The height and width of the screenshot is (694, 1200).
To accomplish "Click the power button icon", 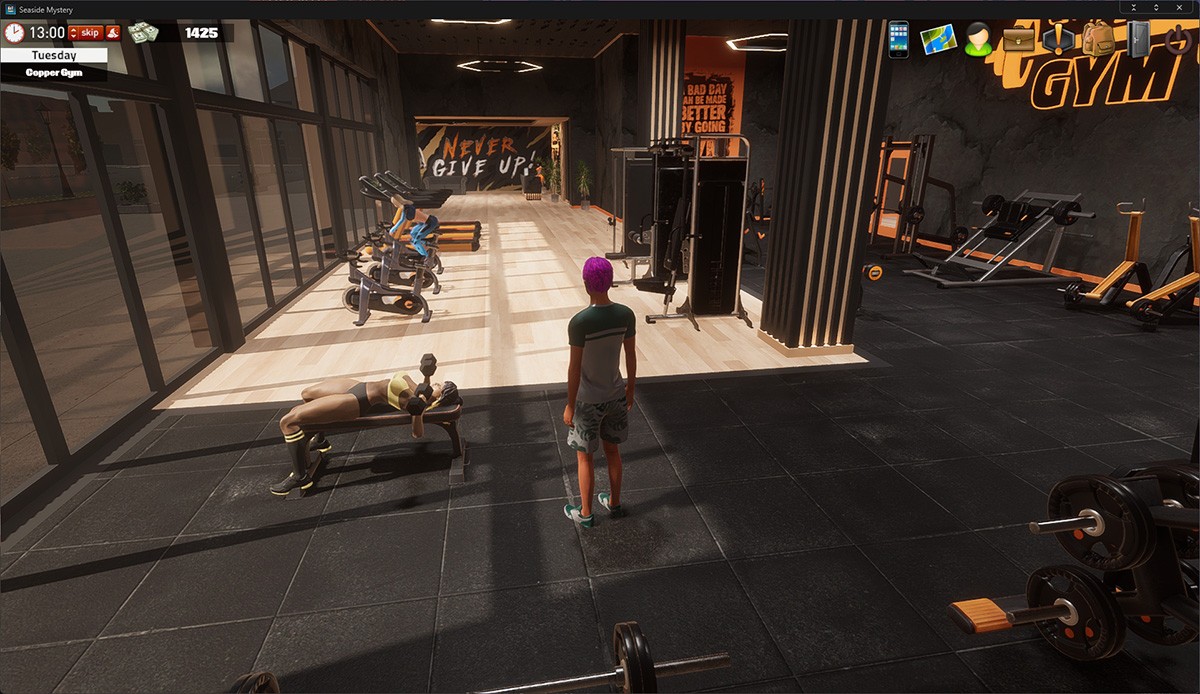I will 1178,39.
